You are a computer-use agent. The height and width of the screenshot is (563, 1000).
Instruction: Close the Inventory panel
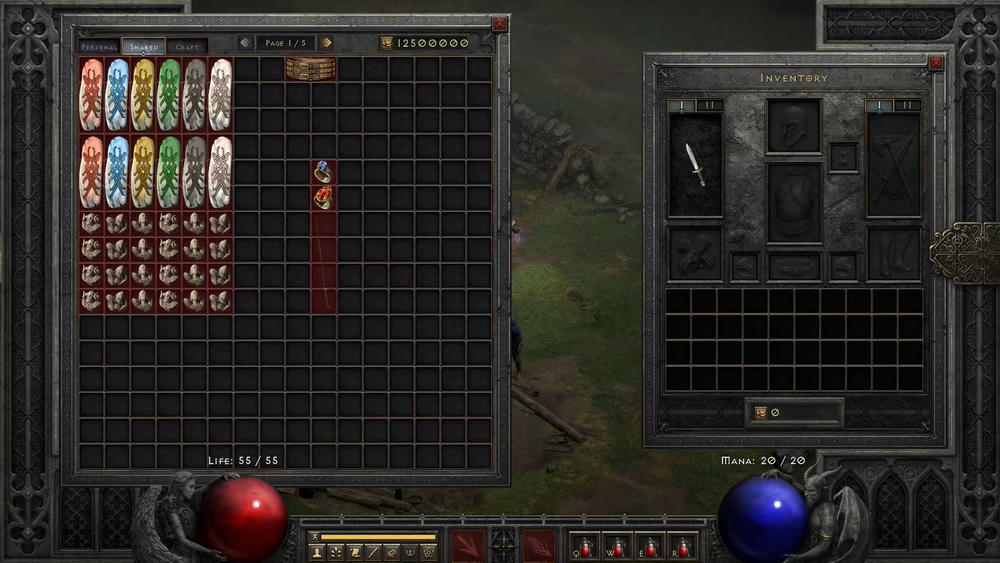pyautogui.click(x=936, y=62)
